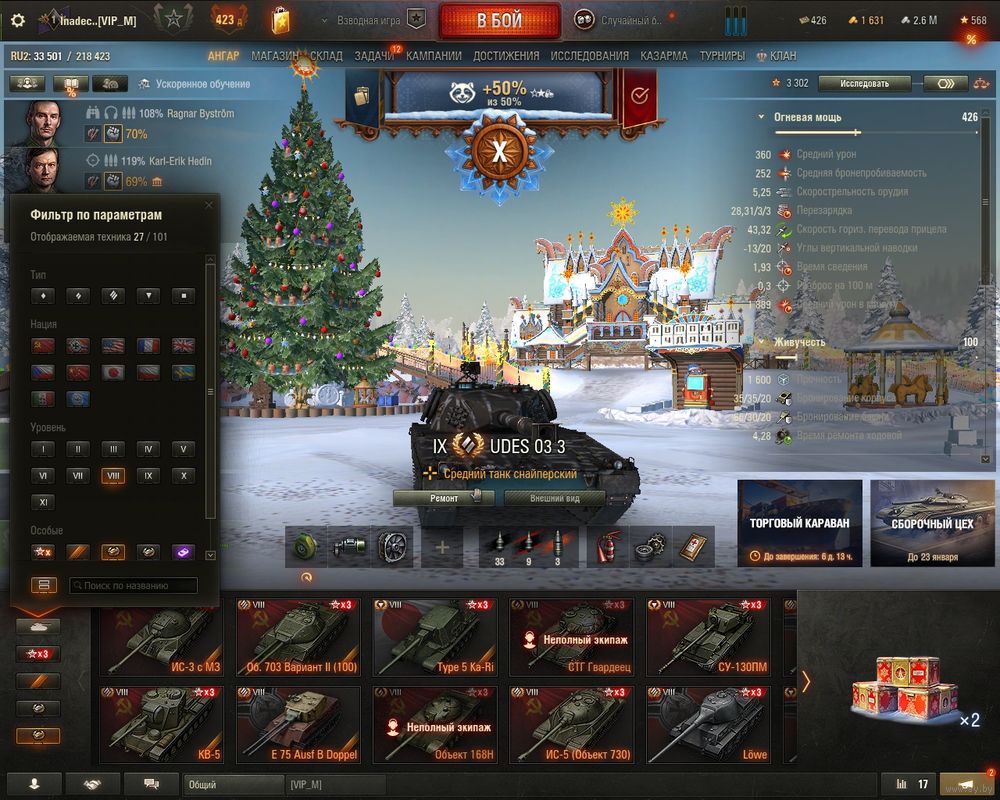Open the КАЗАРМА tab

tap(663, 56)
